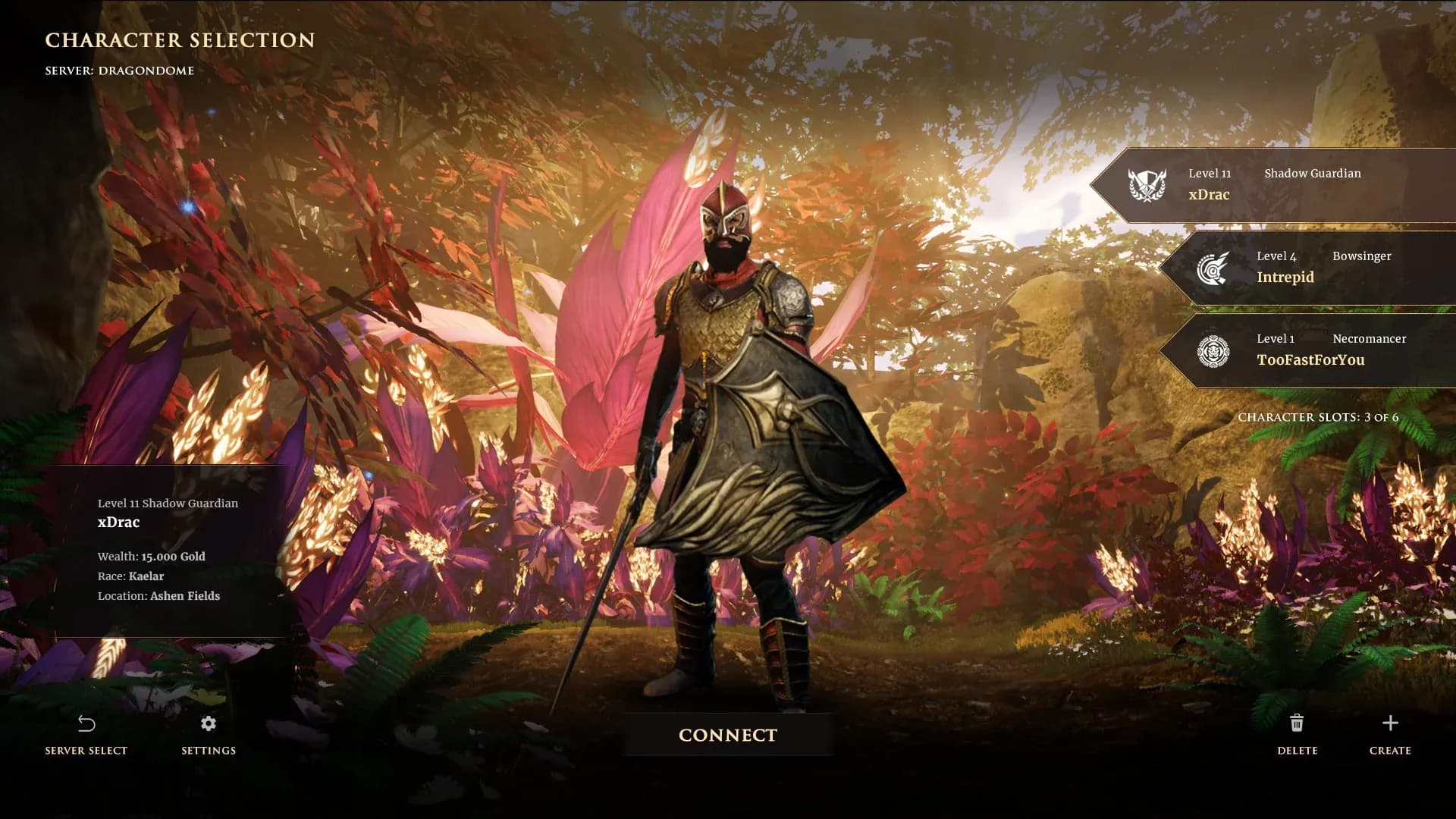Click the Necromancer class icon for TooFastForYou
This screenshot has width=1456, height=819.
coord(1215,351)
